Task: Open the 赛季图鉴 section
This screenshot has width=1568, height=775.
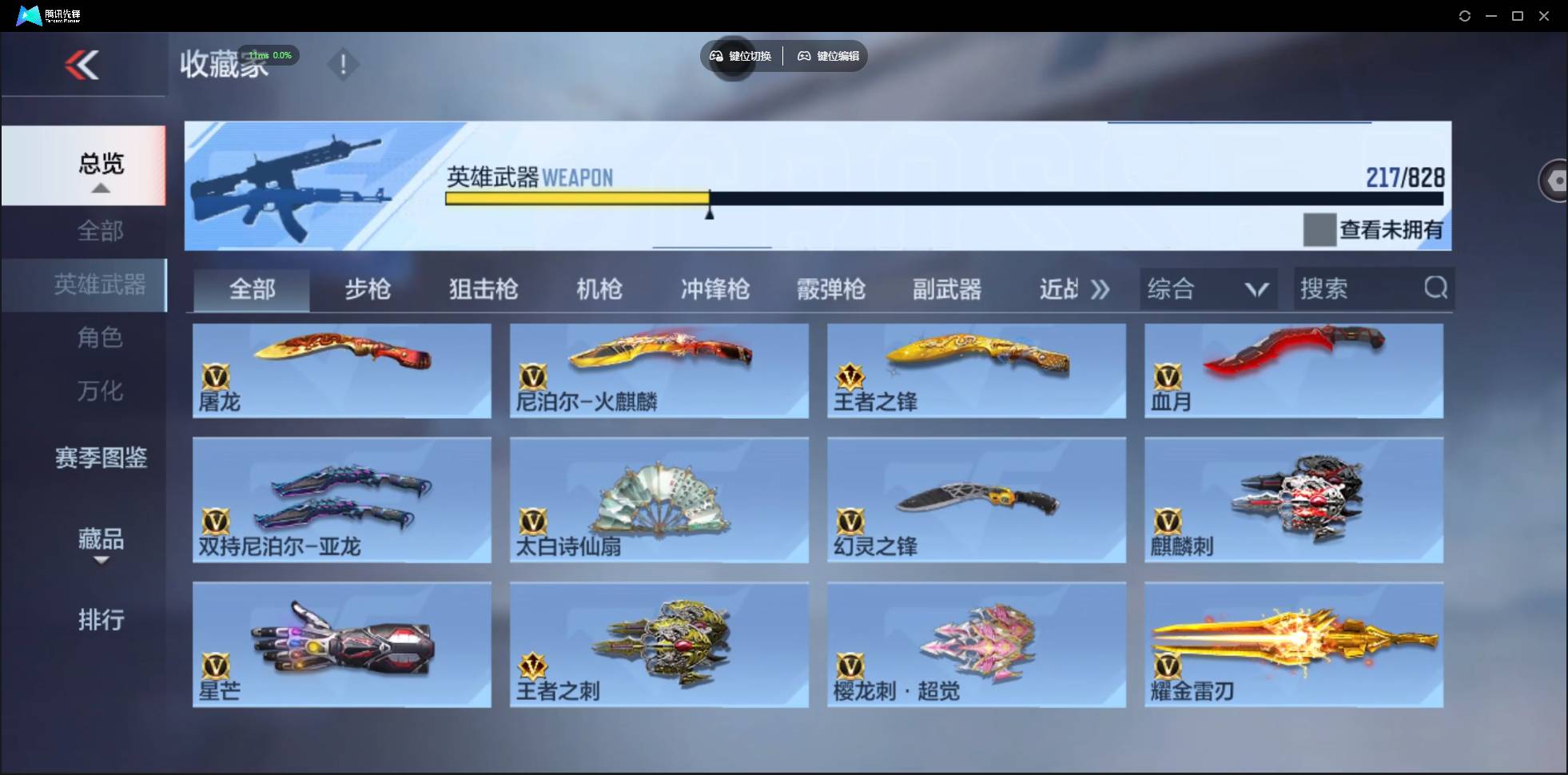Action: tap(100, 458)
